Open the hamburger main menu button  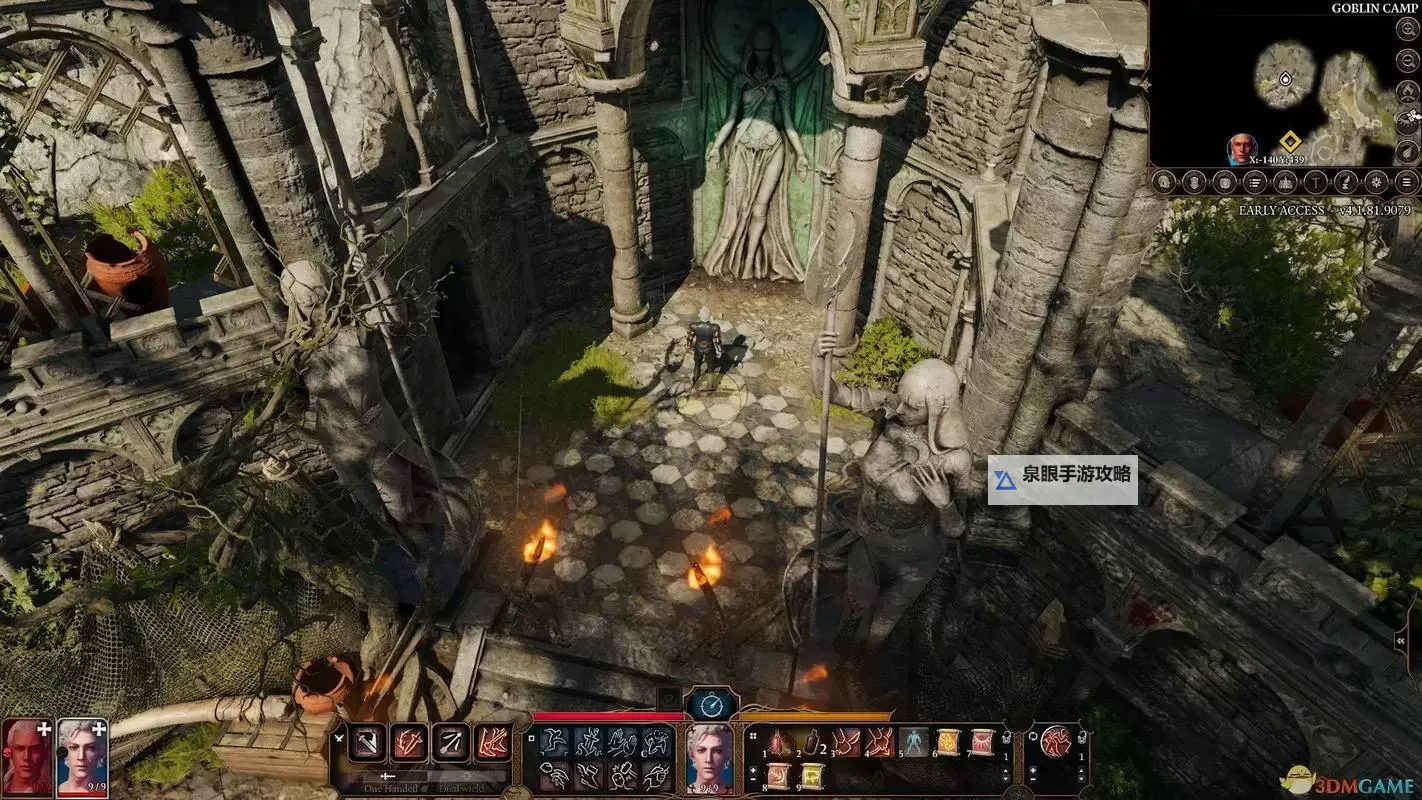click(x=1407, y=182)
